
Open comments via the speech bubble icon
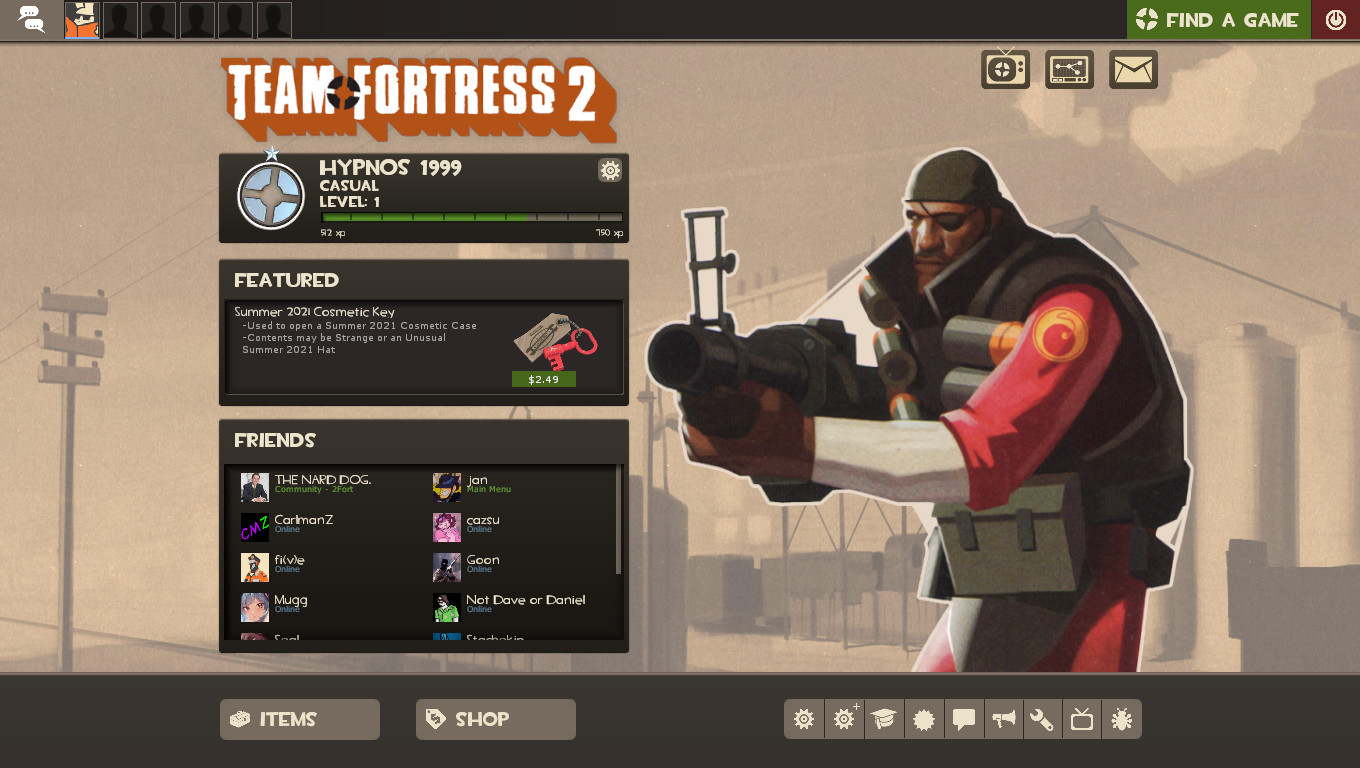(x=964, y=719)
